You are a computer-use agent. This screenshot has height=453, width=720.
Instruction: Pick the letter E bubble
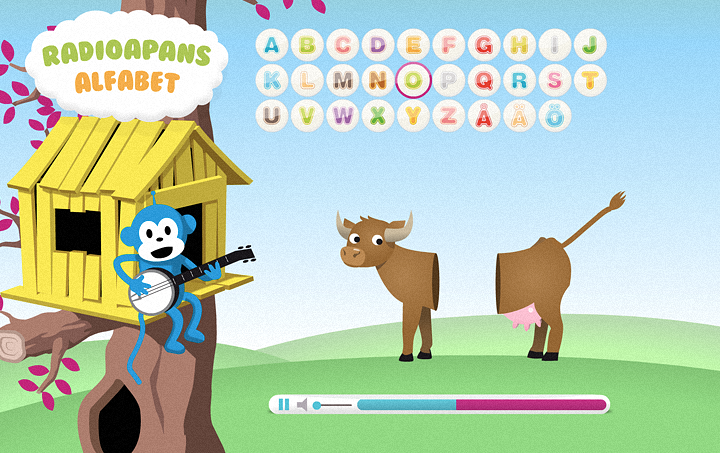point(413,45)
